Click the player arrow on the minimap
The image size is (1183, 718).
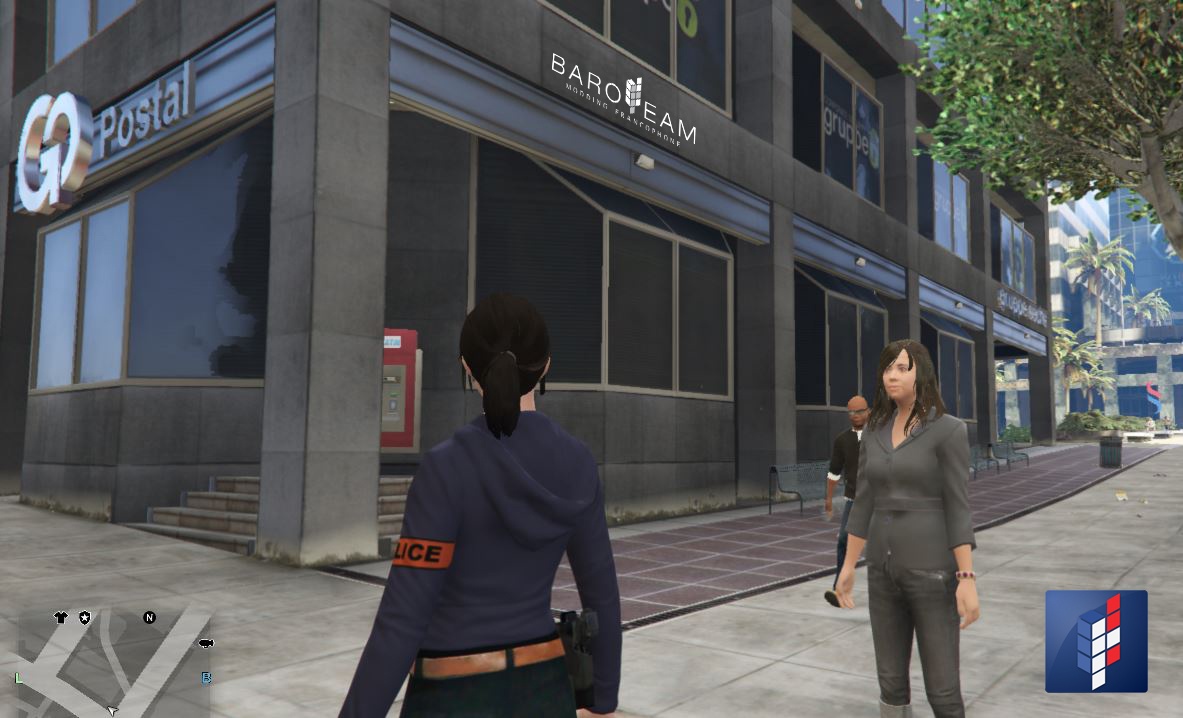(112, 710)
